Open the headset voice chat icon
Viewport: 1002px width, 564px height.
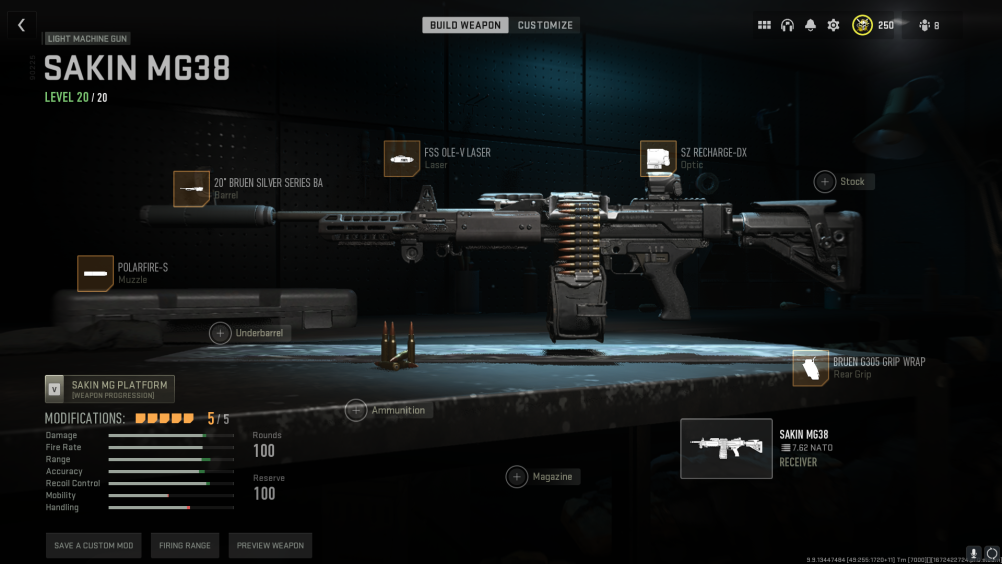point(787,25)
